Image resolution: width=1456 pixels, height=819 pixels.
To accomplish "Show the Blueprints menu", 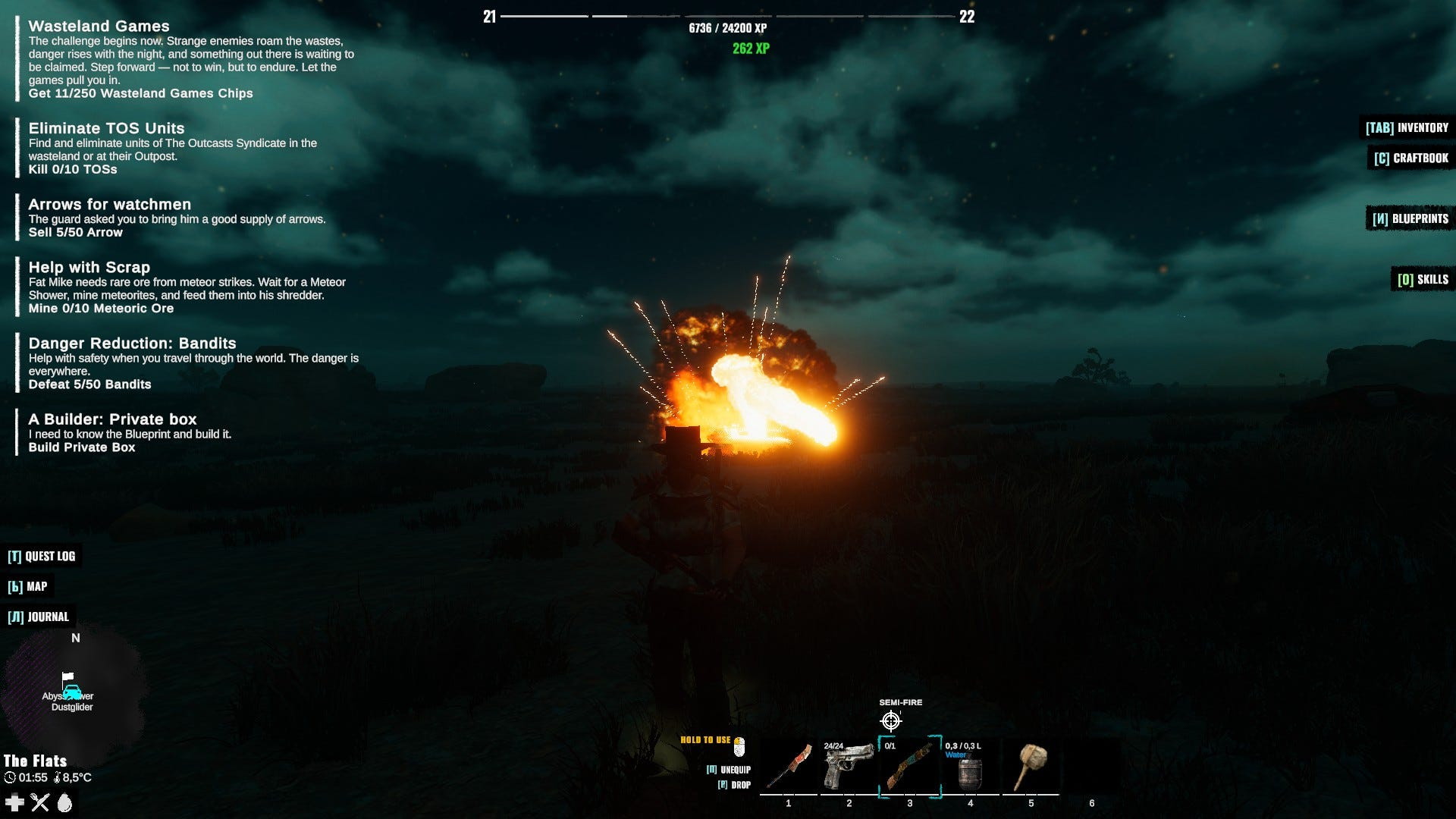I will click(1410, 218).
